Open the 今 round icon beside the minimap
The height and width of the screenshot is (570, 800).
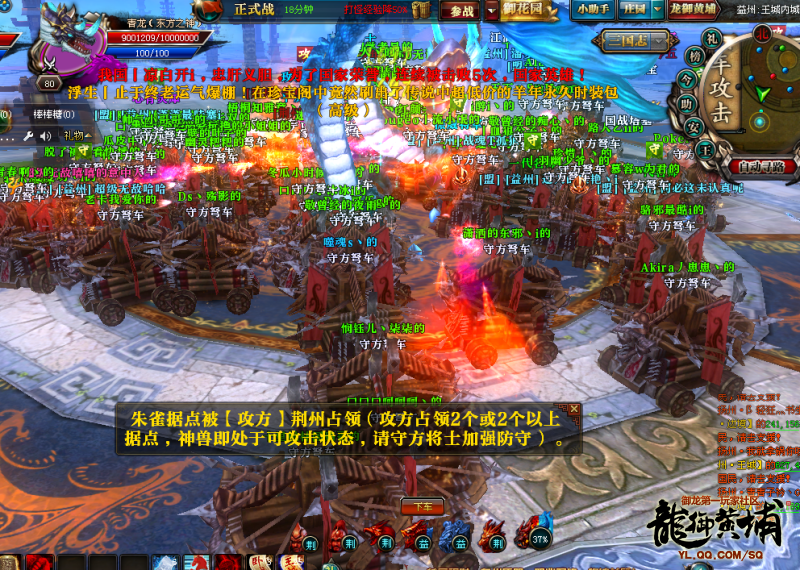pyautogui.click(x=687, y=78)
